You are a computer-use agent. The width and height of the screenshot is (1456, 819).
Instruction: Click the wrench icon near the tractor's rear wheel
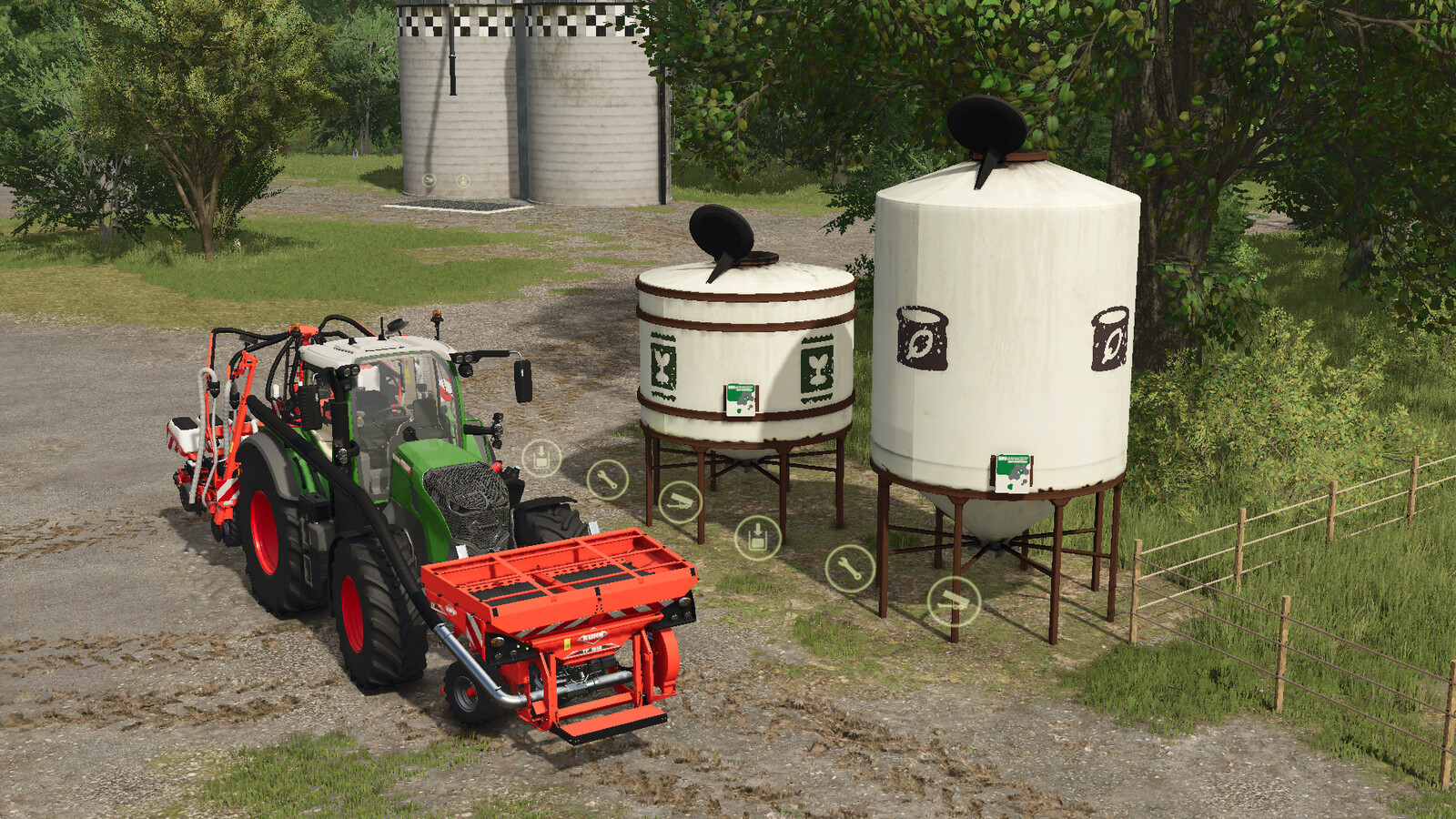605,478
